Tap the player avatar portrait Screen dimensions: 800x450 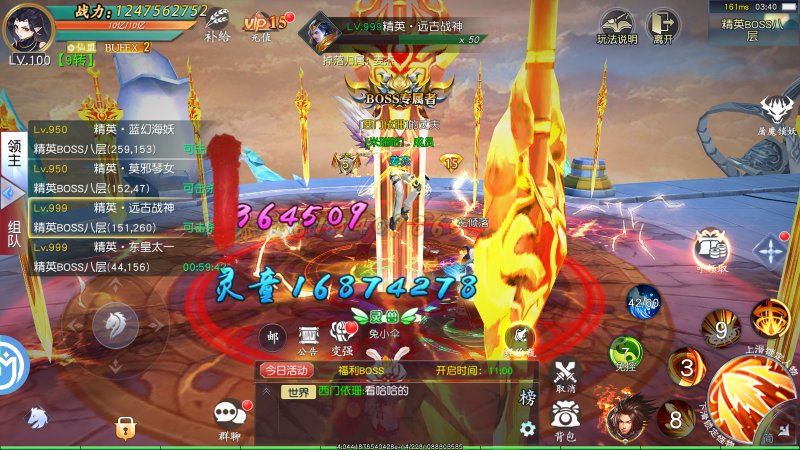28,27
